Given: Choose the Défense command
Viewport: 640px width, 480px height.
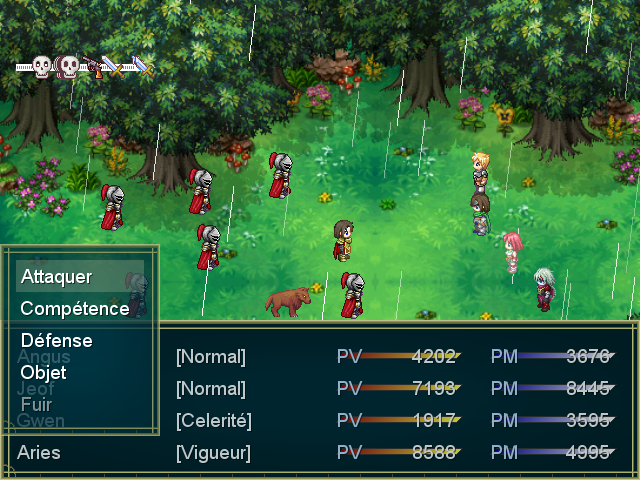Looking at the screenshot, I should 57,341.
